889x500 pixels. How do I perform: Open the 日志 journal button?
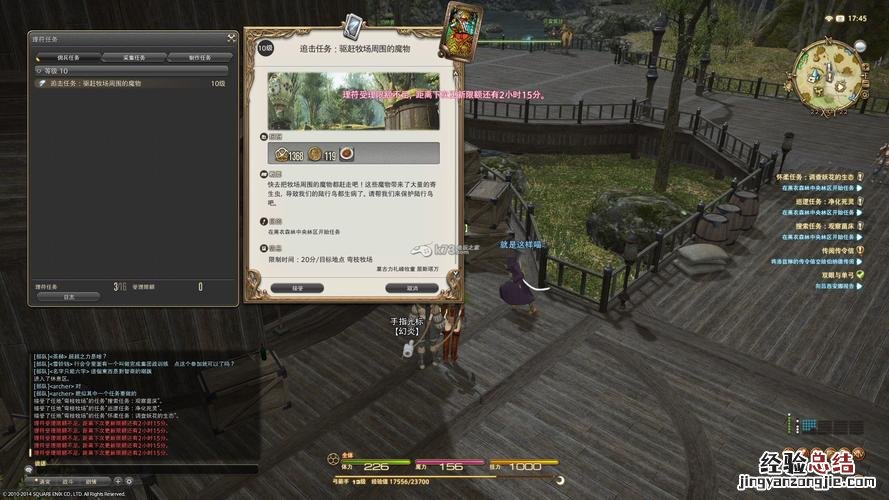[68, 297]
